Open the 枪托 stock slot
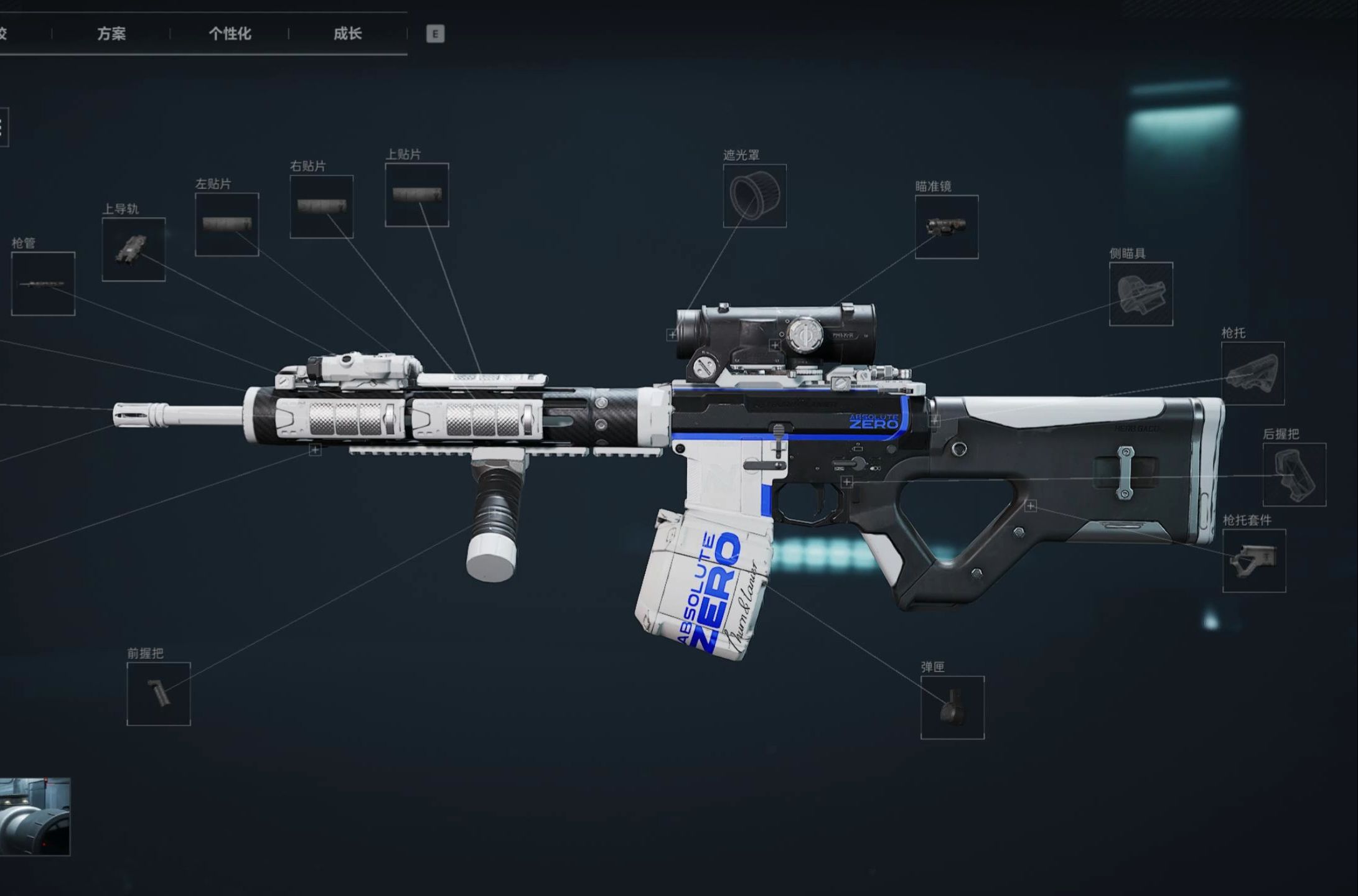Image resolution: width=1358 pixels, height=896 pixels. click(1252, 373)
